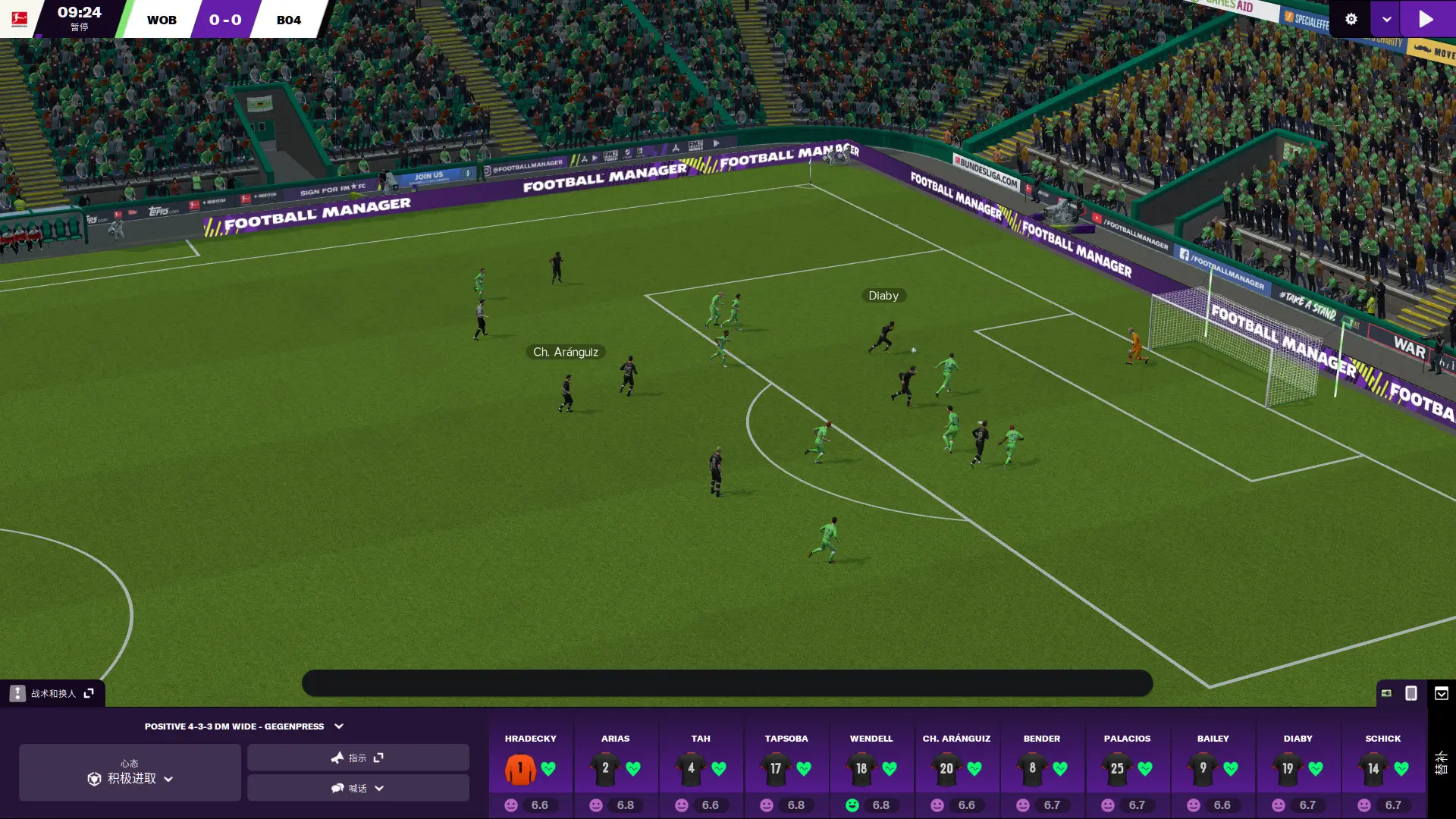The height and width of the screenshot is (819, 1456).
Task: Click the settings gear icon
Action: tap(1351, 19)
